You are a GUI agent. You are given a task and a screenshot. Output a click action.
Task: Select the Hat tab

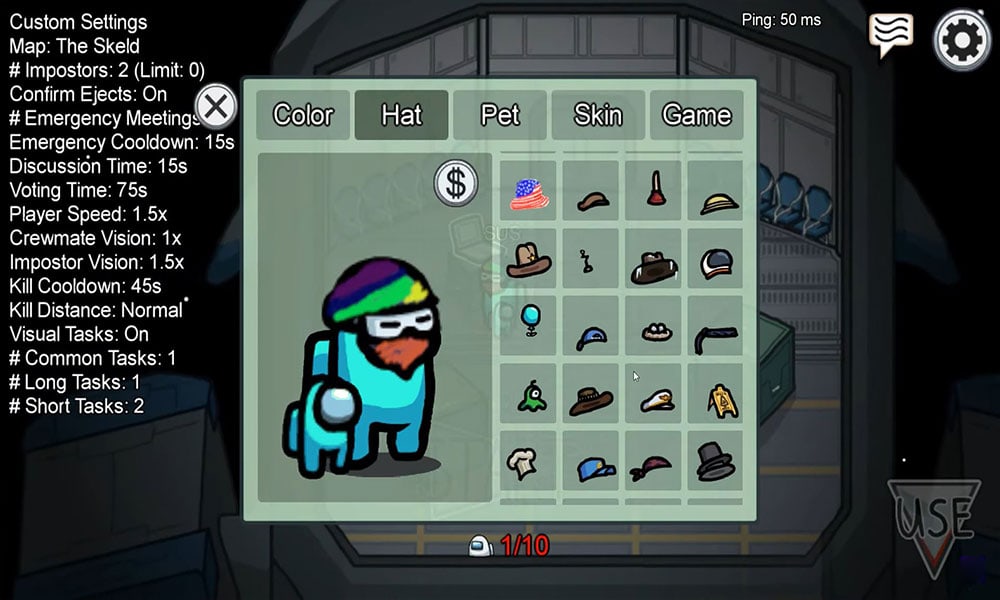[401, 115]
